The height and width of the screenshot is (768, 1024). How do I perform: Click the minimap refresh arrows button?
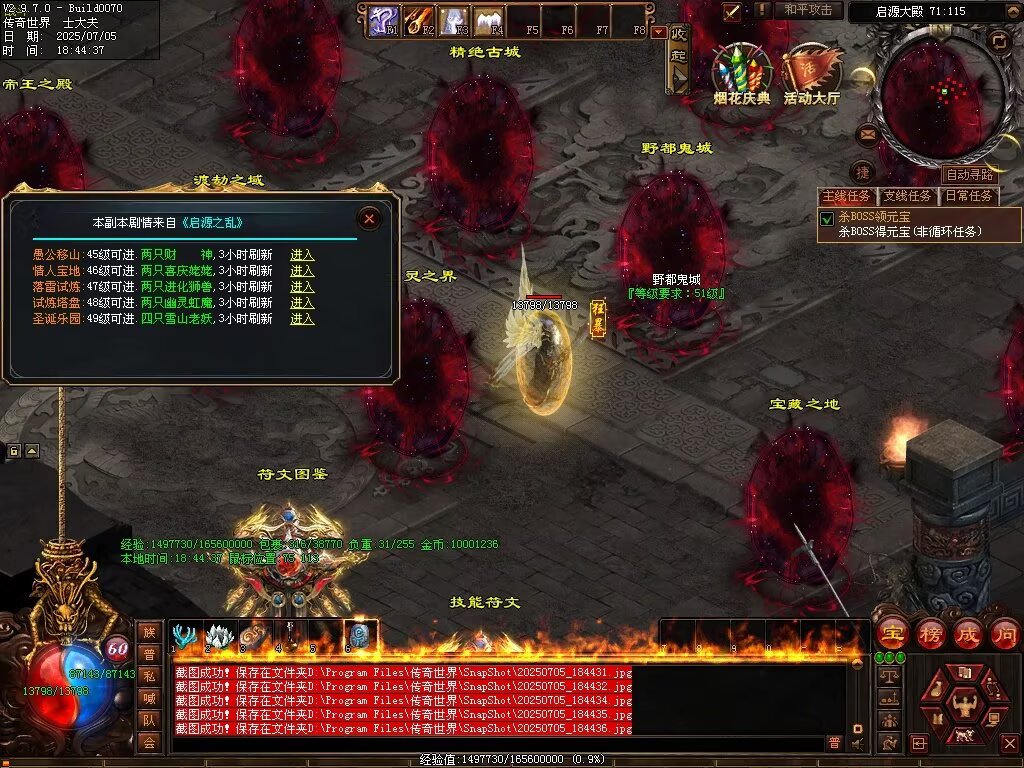click(998, 41)
